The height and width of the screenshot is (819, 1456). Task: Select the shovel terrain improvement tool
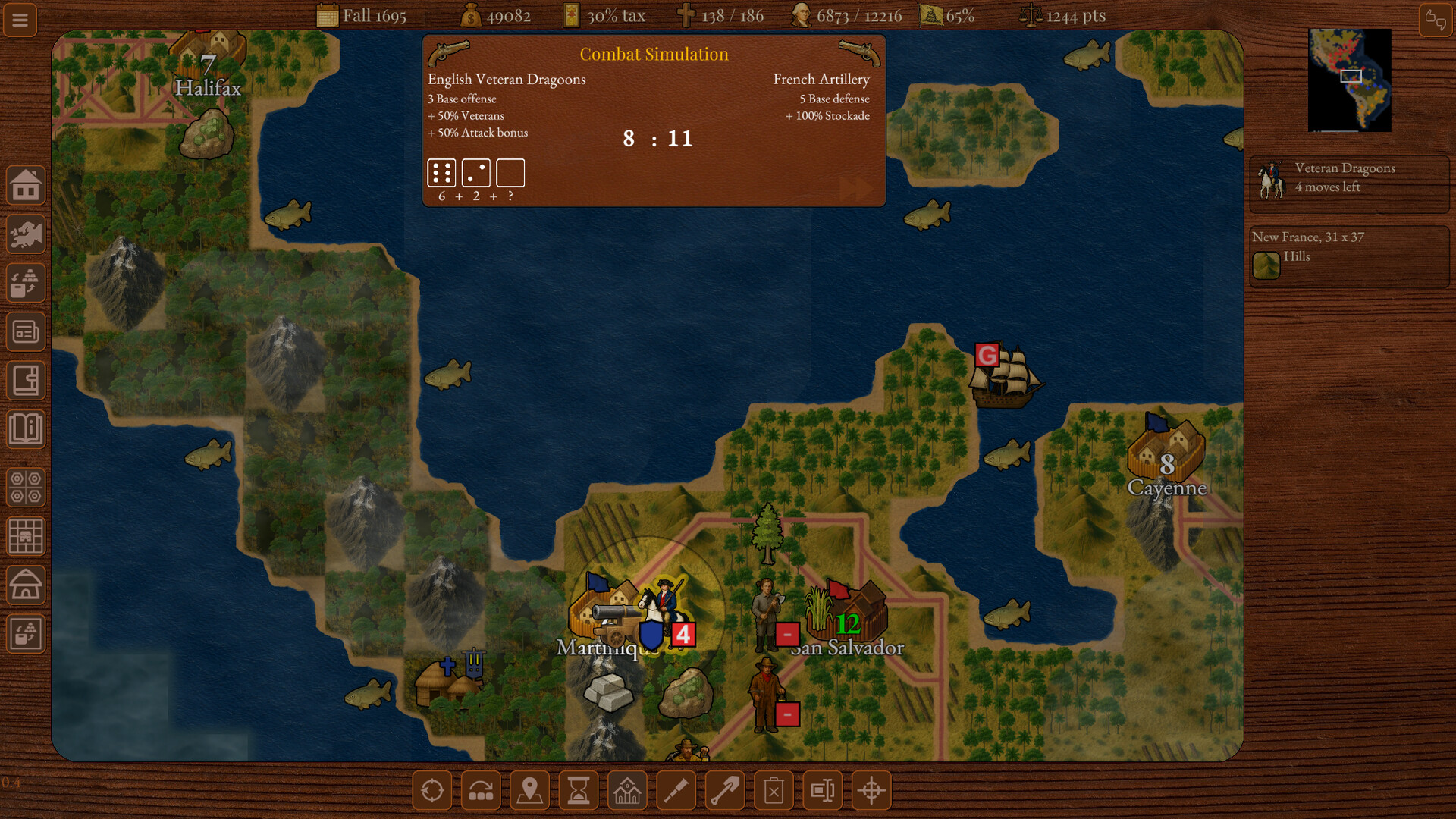(x=724, y=789)
